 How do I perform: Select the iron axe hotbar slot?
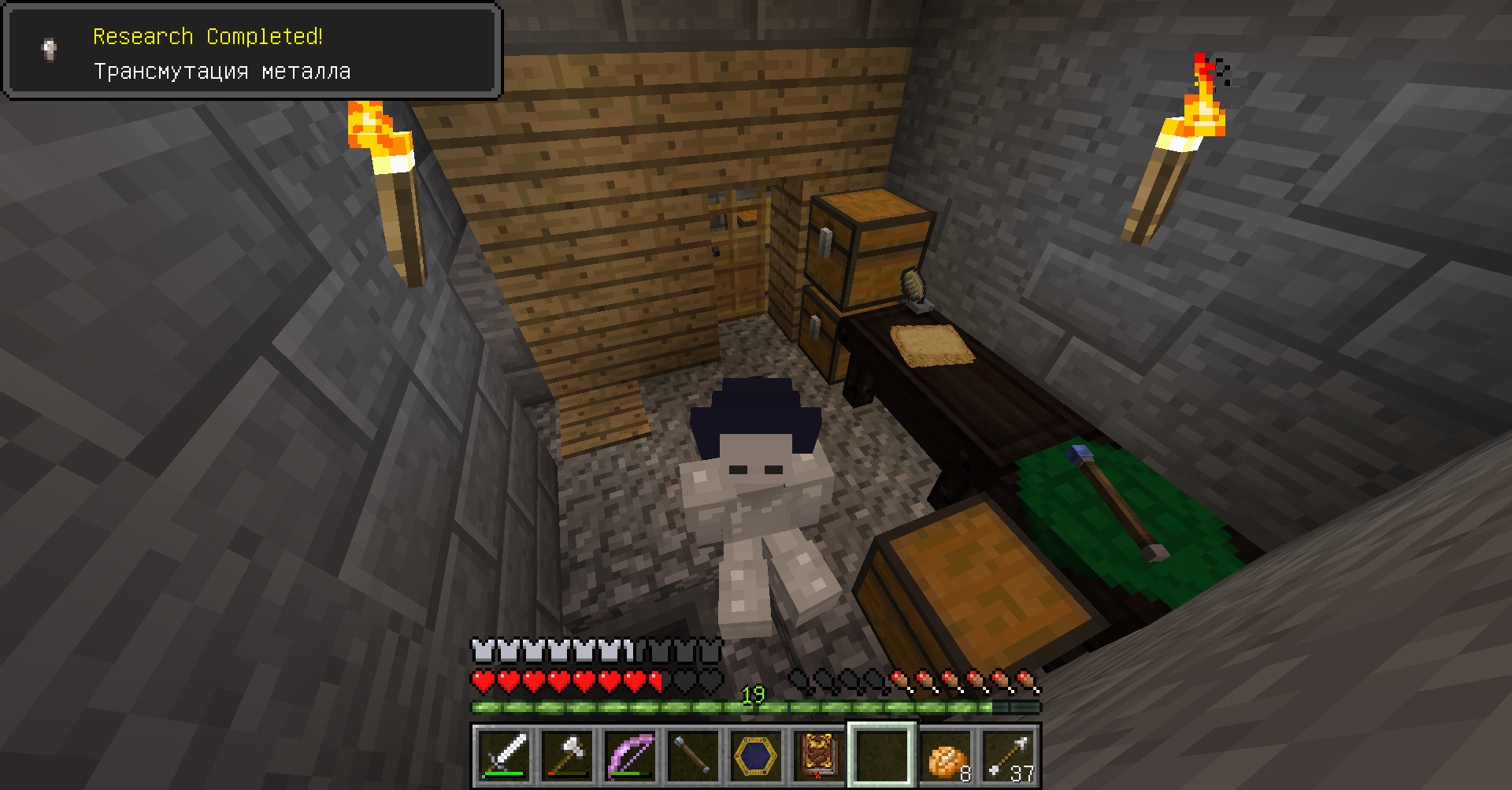click(x=567, y=756)
